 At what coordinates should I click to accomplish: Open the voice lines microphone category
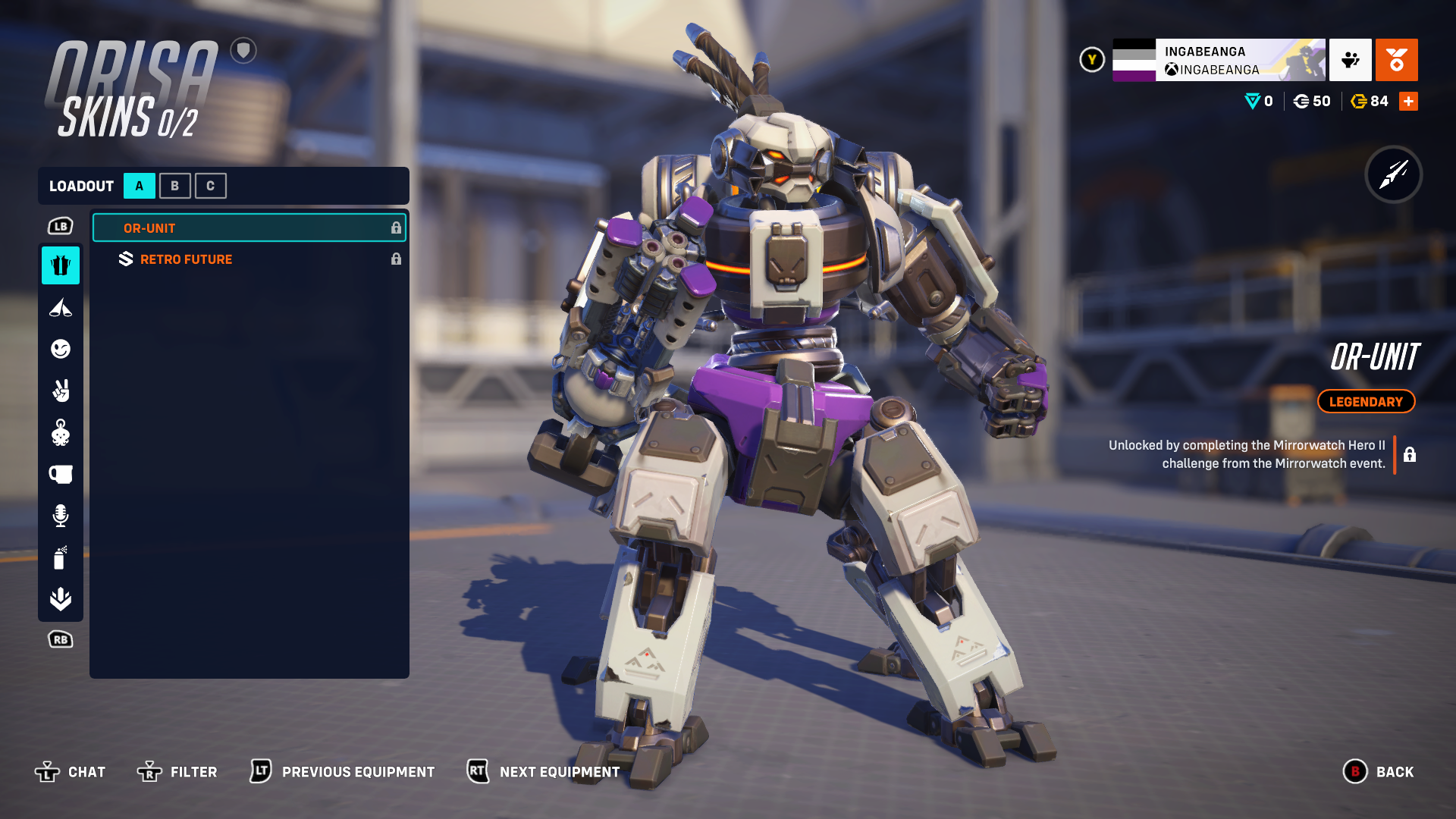(x=61, y=516)
